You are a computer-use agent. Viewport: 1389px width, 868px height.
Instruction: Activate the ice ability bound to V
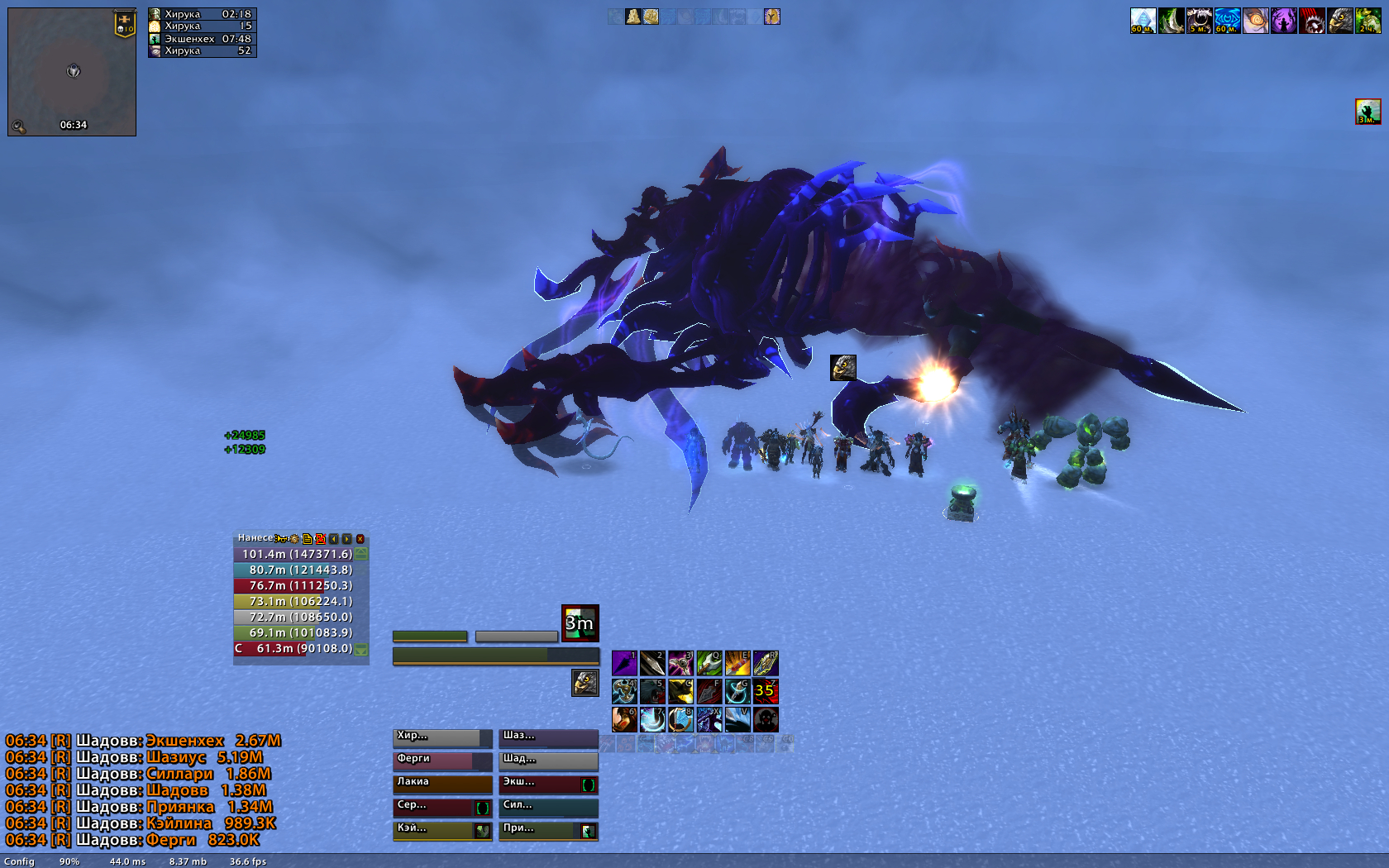(737, 719)
